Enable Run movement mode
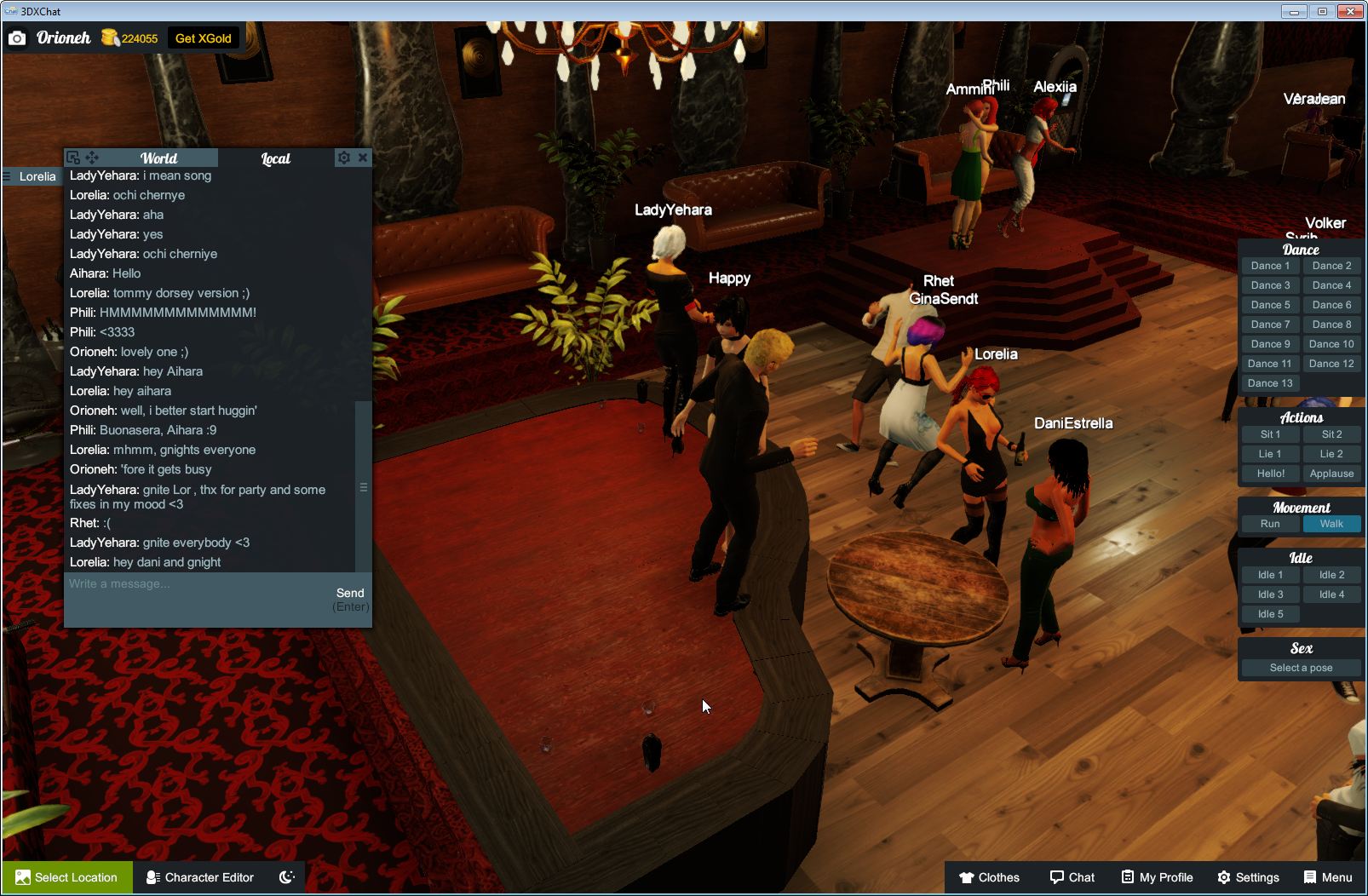Screen dimensions: 1368x896 click(1270, 524)
